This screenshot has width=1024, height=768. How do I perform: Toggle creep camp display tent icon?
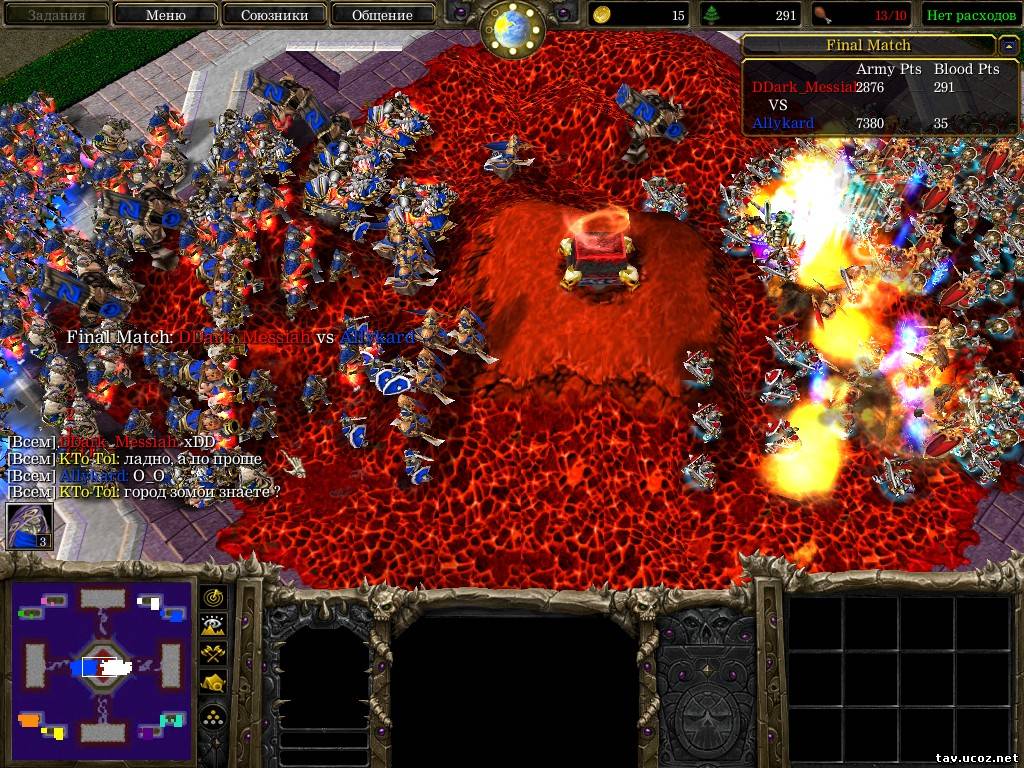(214, 682)
